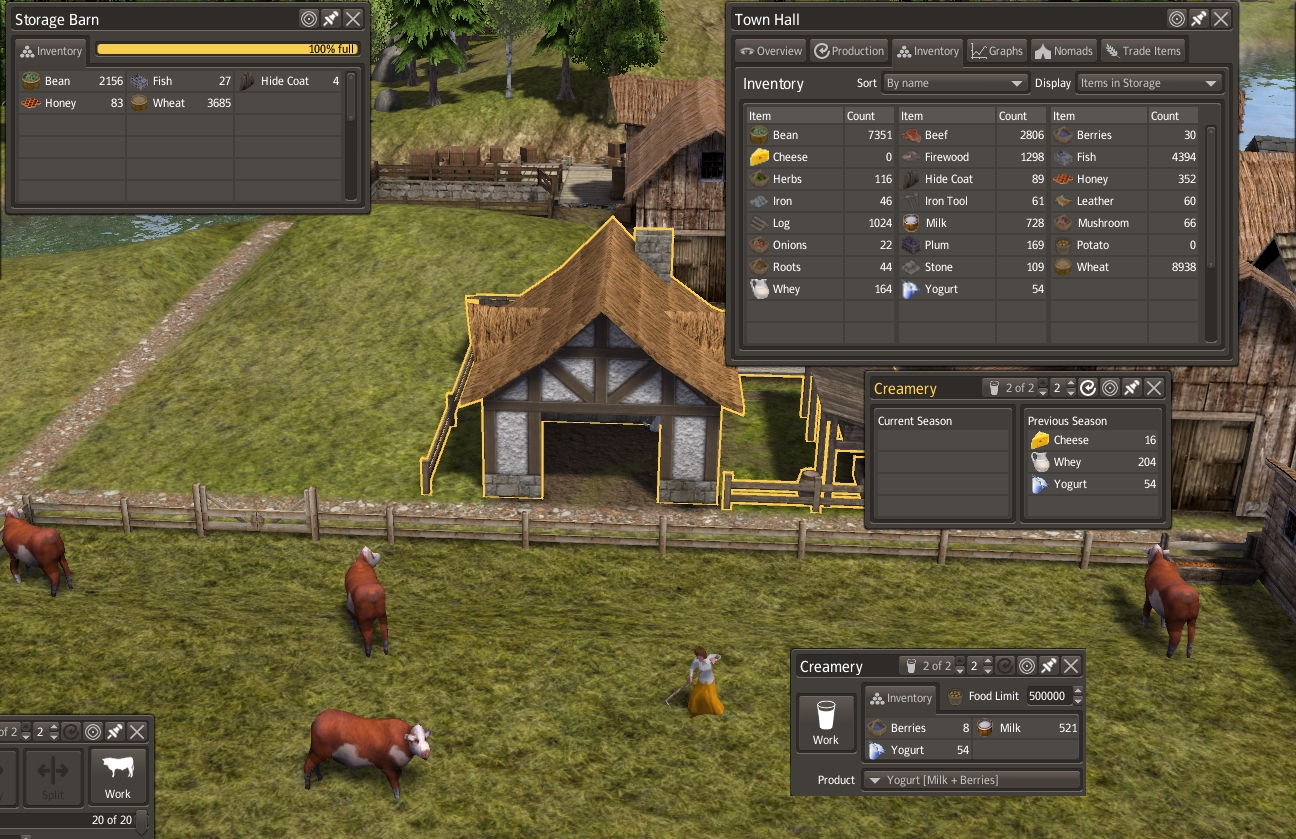Click the Creamery Work button with milk glass
This screenshot has width=1296, height=839.
coord(826,723)
